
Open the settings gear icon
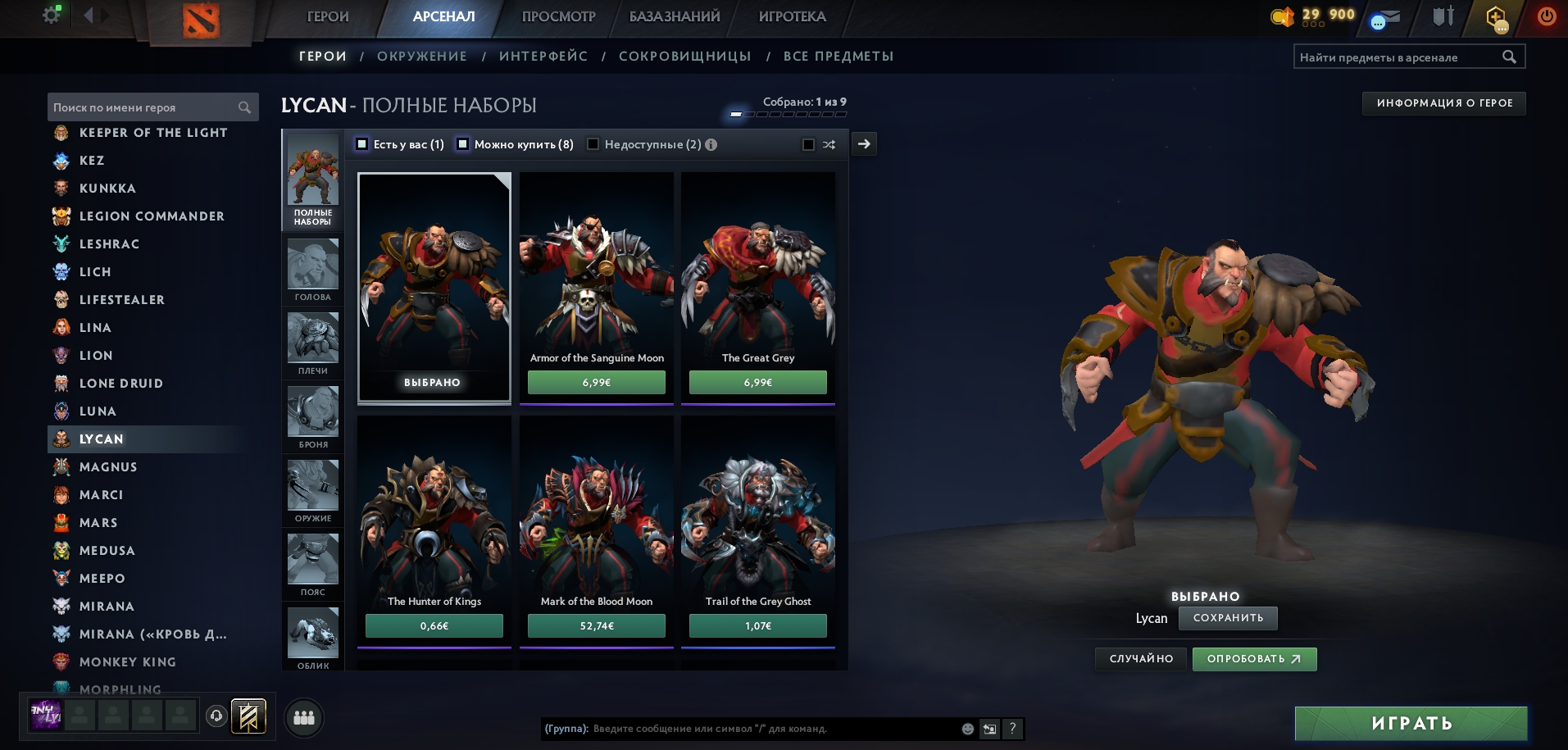coord(52,15)
